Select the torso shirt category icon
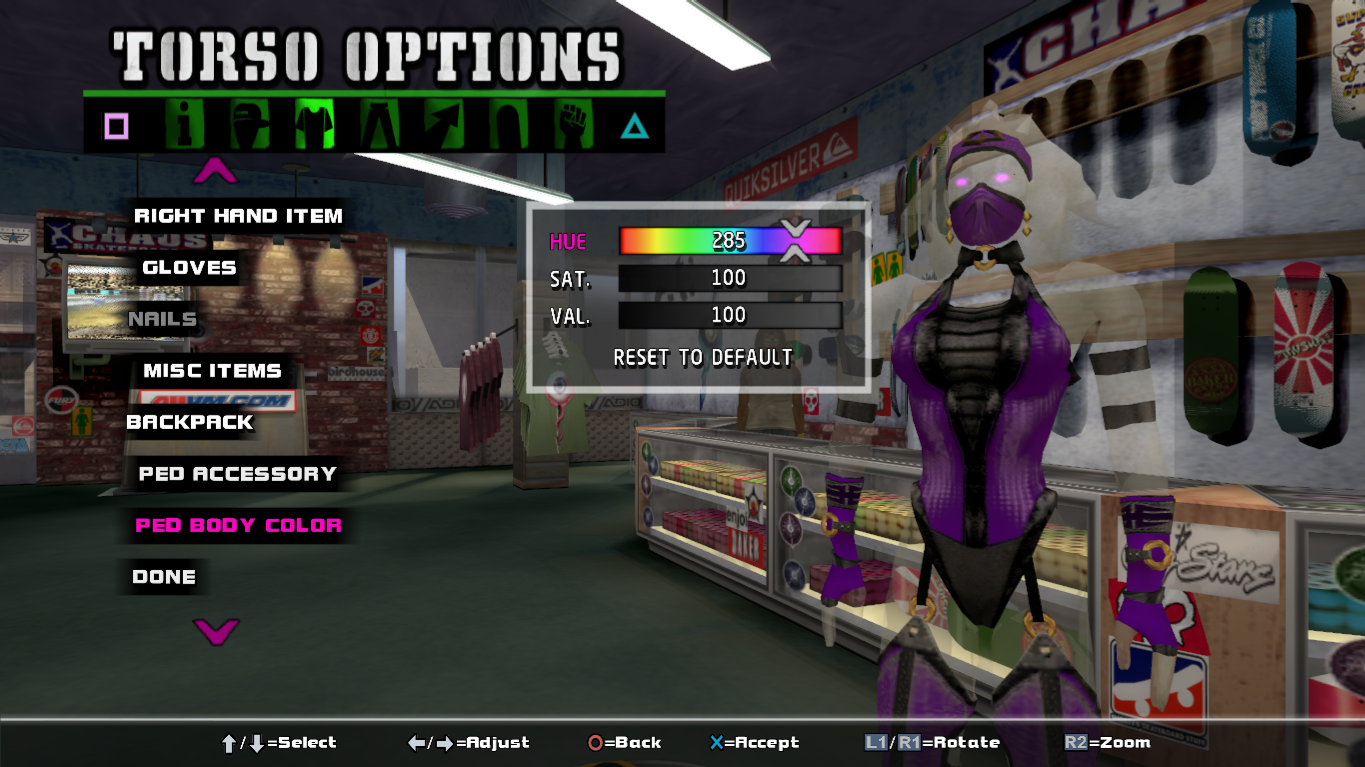Viewport: 1365px width, 767px height. pyautogui.click(x=314, y=125)
